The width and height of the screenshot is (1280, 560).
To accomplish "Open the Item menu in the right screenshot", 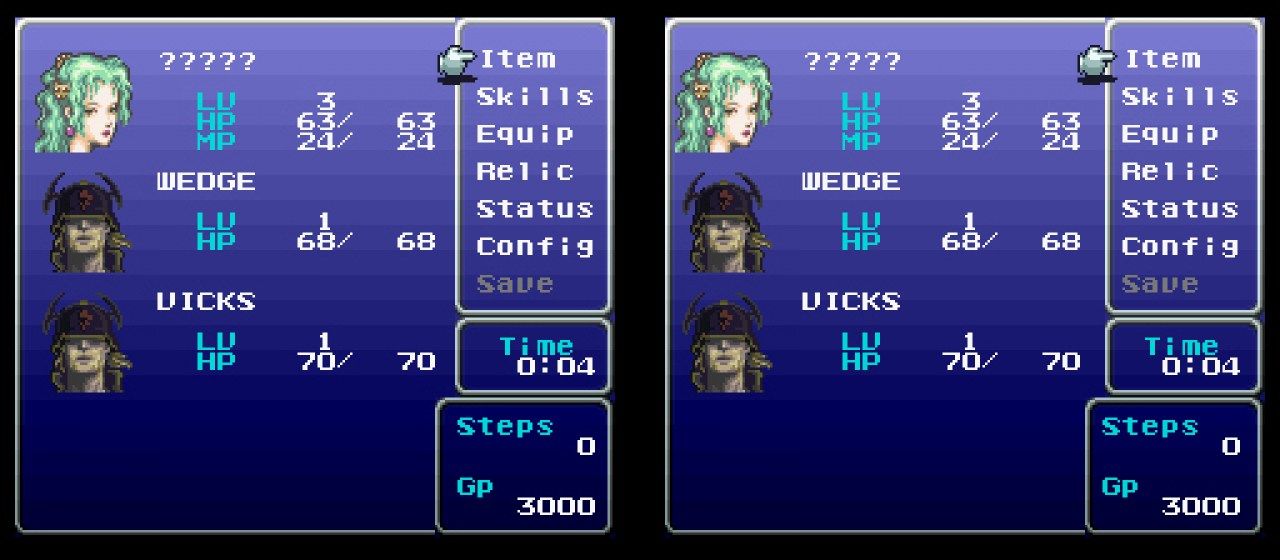I will [x=1162, y=59].
